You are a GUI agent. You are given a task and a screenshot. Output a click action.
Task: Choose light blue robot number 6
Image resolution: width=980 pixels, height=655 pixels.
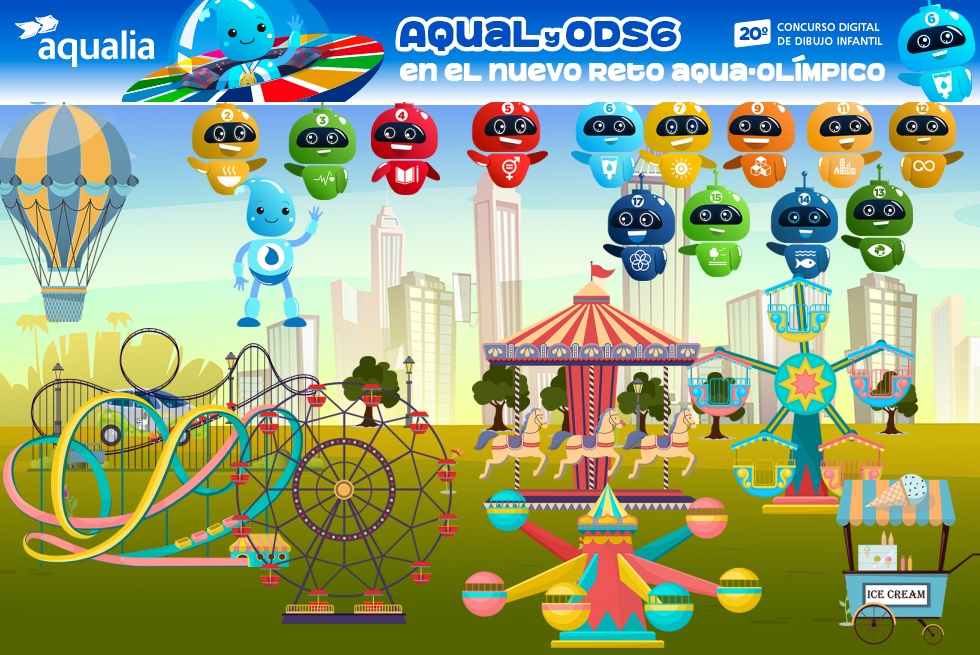[609, 142]
